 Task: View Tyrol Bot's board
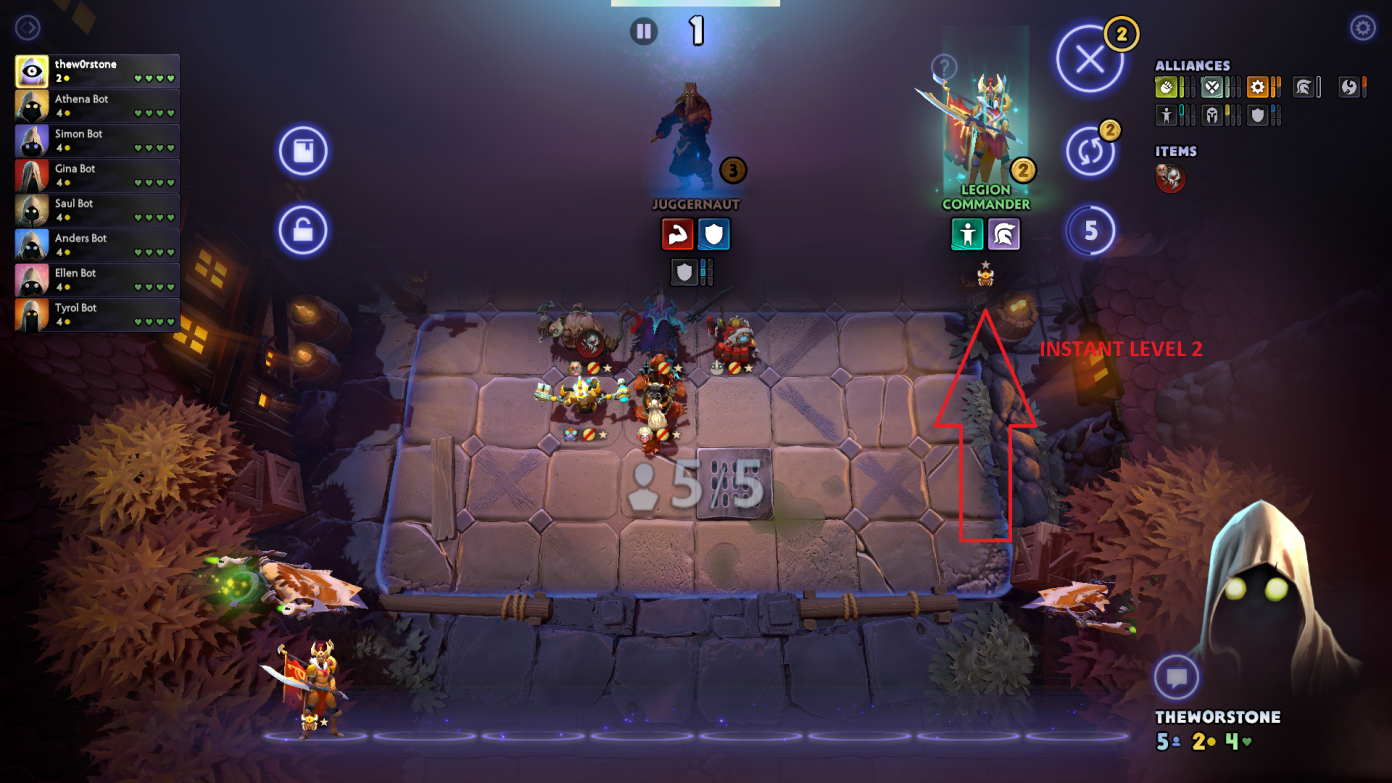click(97, 315)
